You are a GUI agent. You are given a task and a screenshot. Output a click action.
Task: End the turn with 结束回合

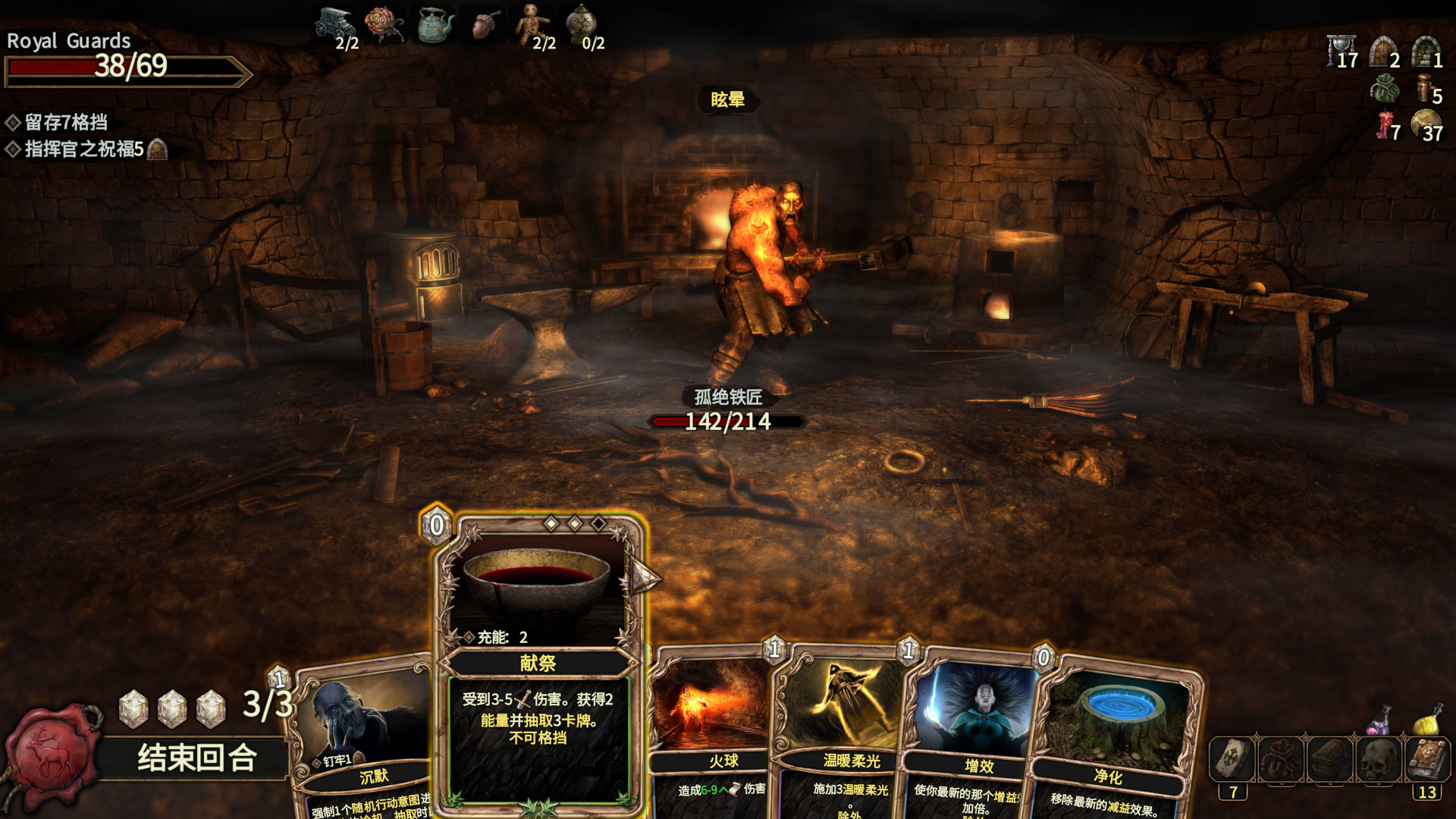[x=196, y=758]
